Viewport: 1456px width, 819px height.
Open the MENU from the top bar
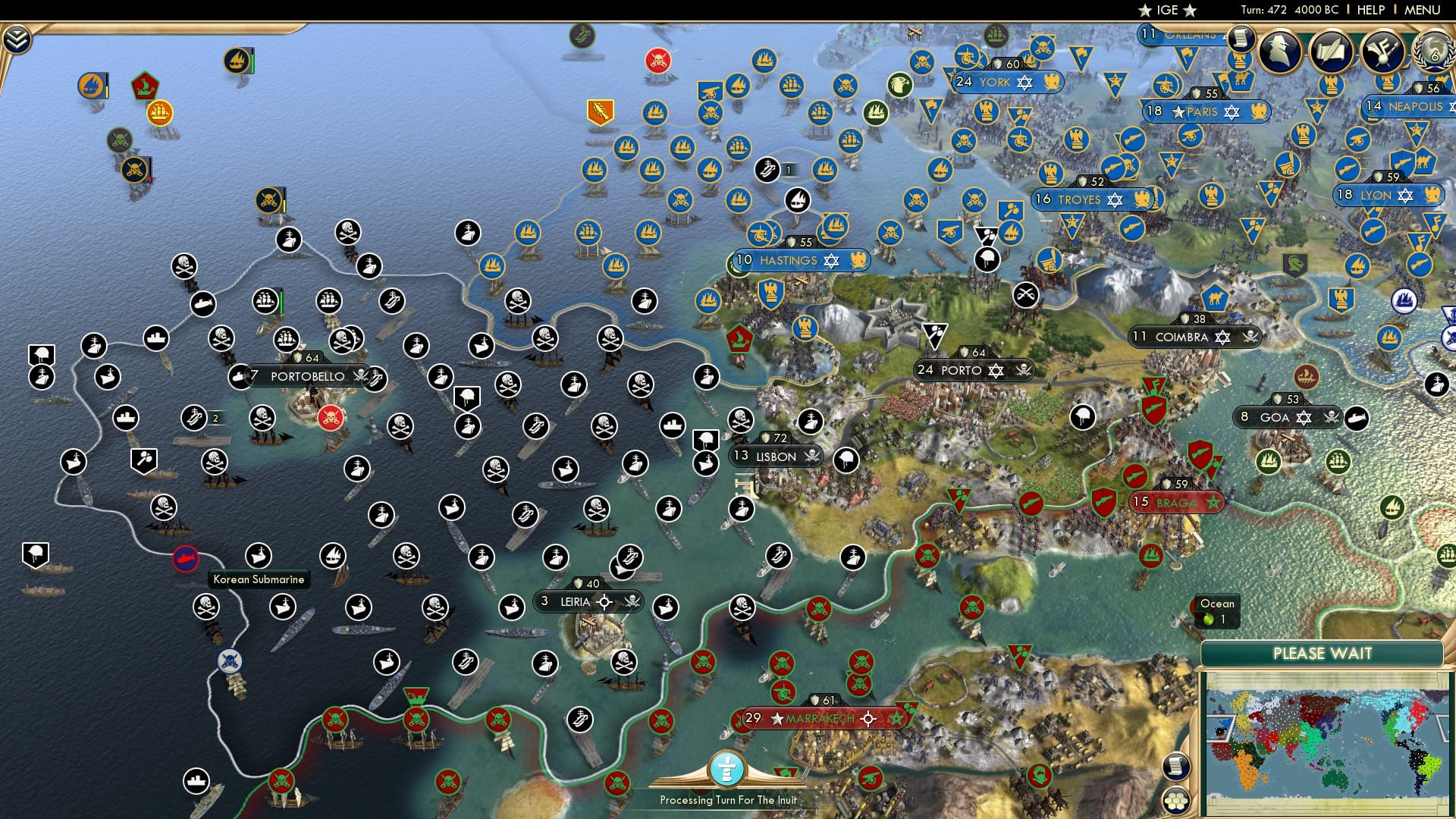[1422, 11]
